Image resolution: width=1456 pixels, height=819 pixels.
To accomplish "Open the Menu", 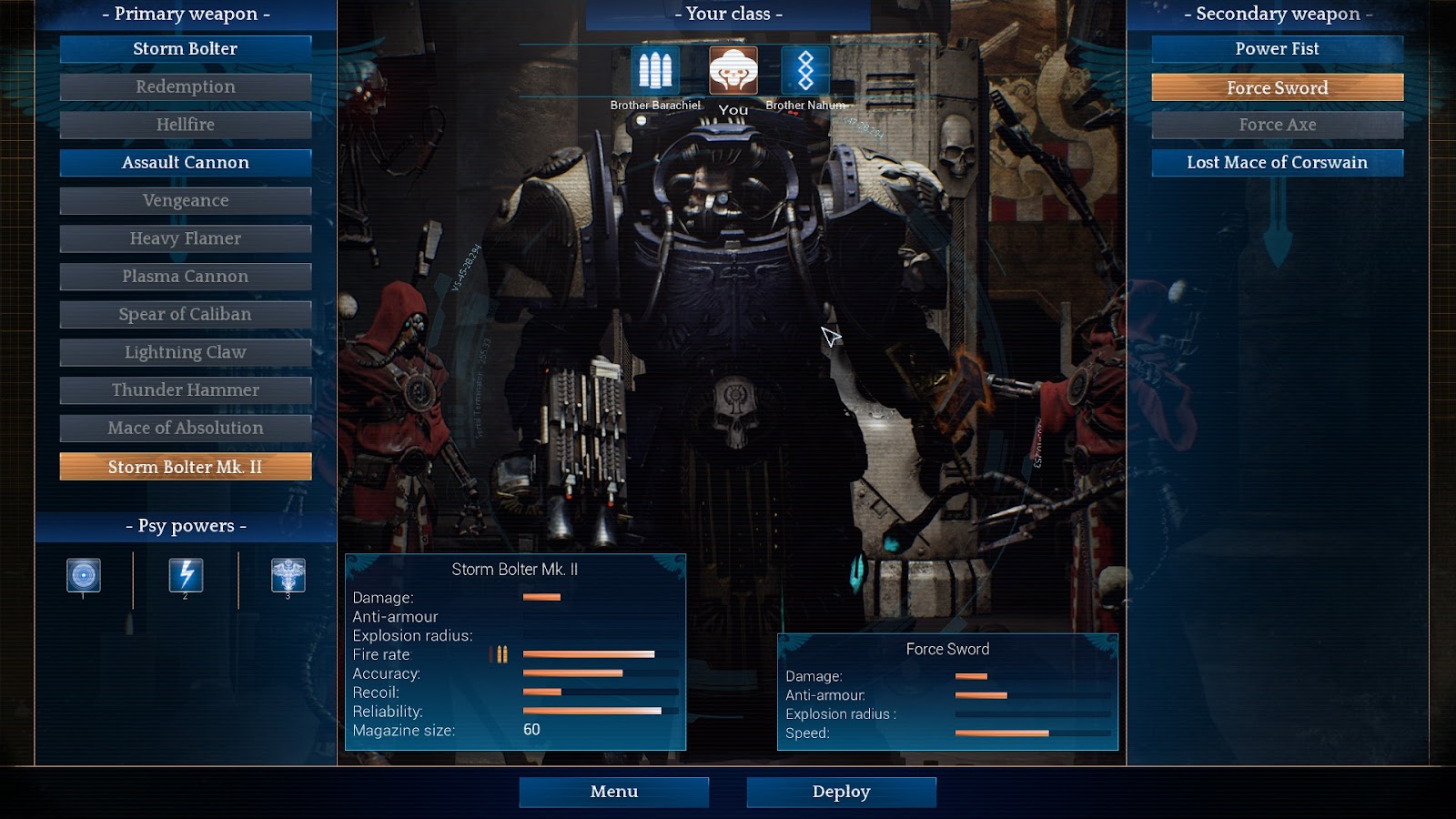I will point(614,792).
